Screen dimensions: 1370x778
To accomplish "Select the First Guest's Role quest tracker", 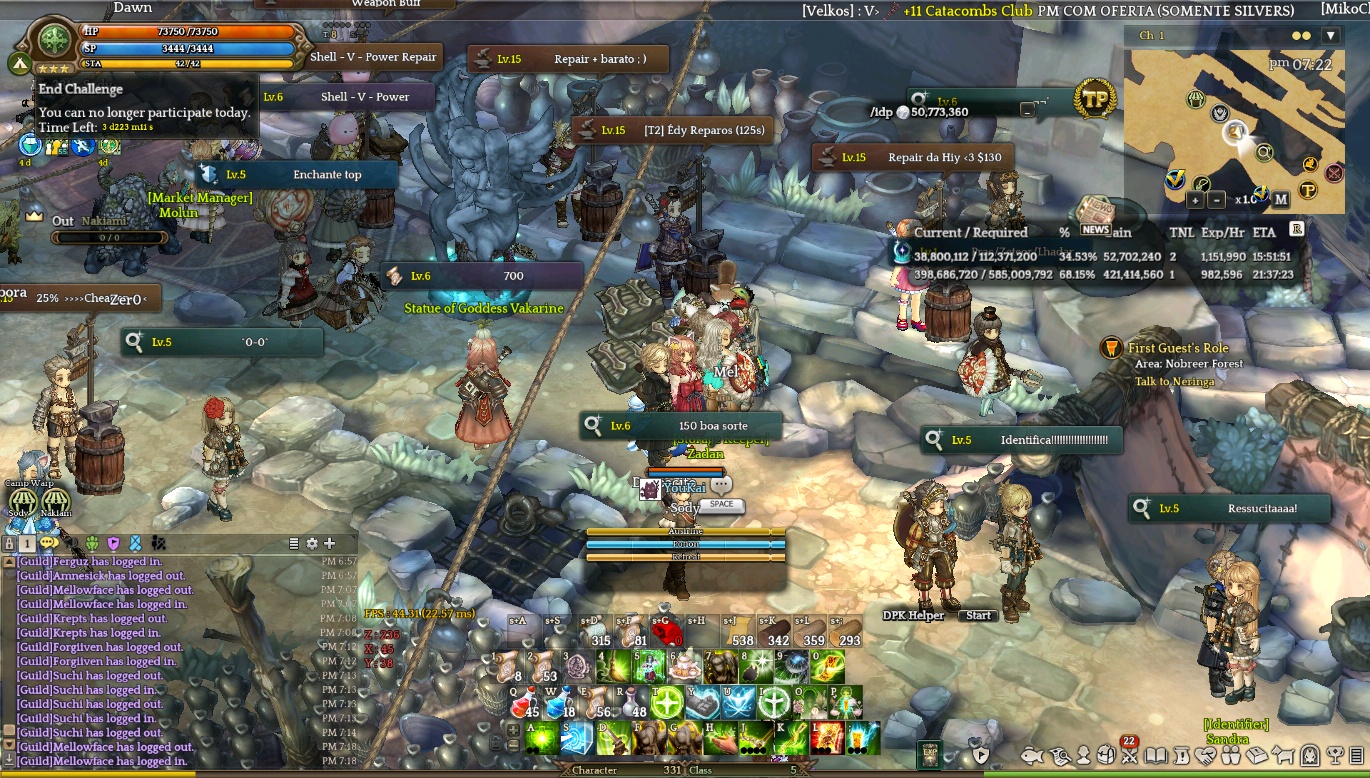I will (x=1177, y=348).
